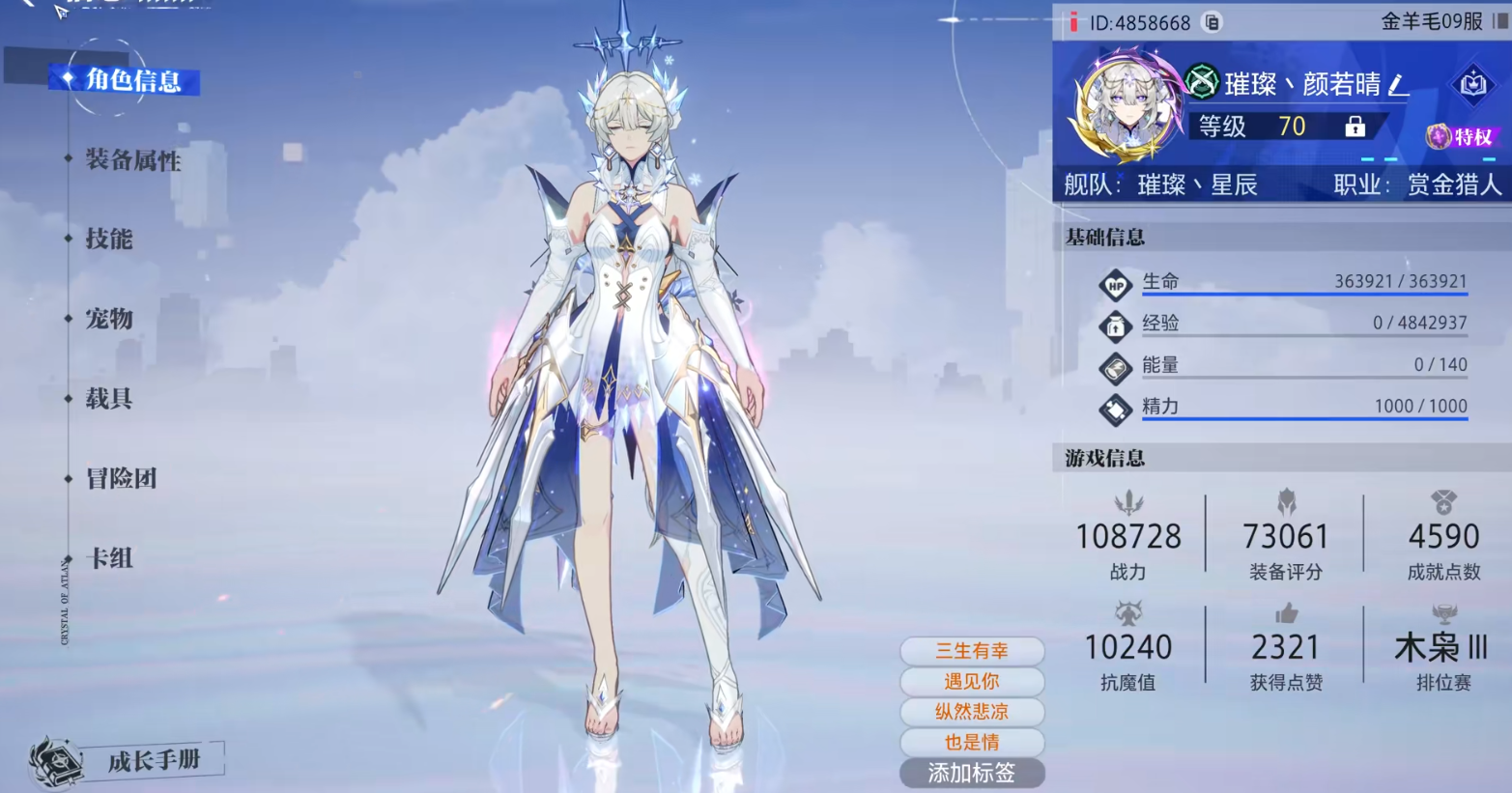Open the 装备属性 tab
Screen dimensions: 1512x793
click(132, 160)
